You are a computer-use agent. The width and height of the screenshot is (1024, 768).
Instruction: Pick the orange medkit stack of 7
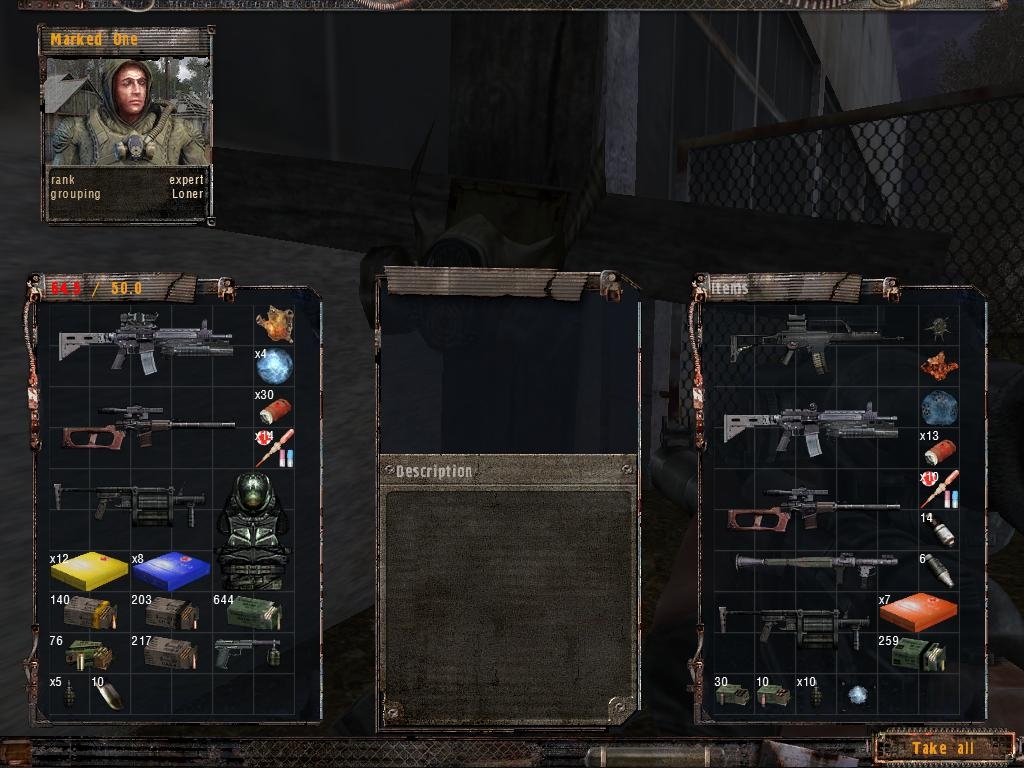point(917,611)
